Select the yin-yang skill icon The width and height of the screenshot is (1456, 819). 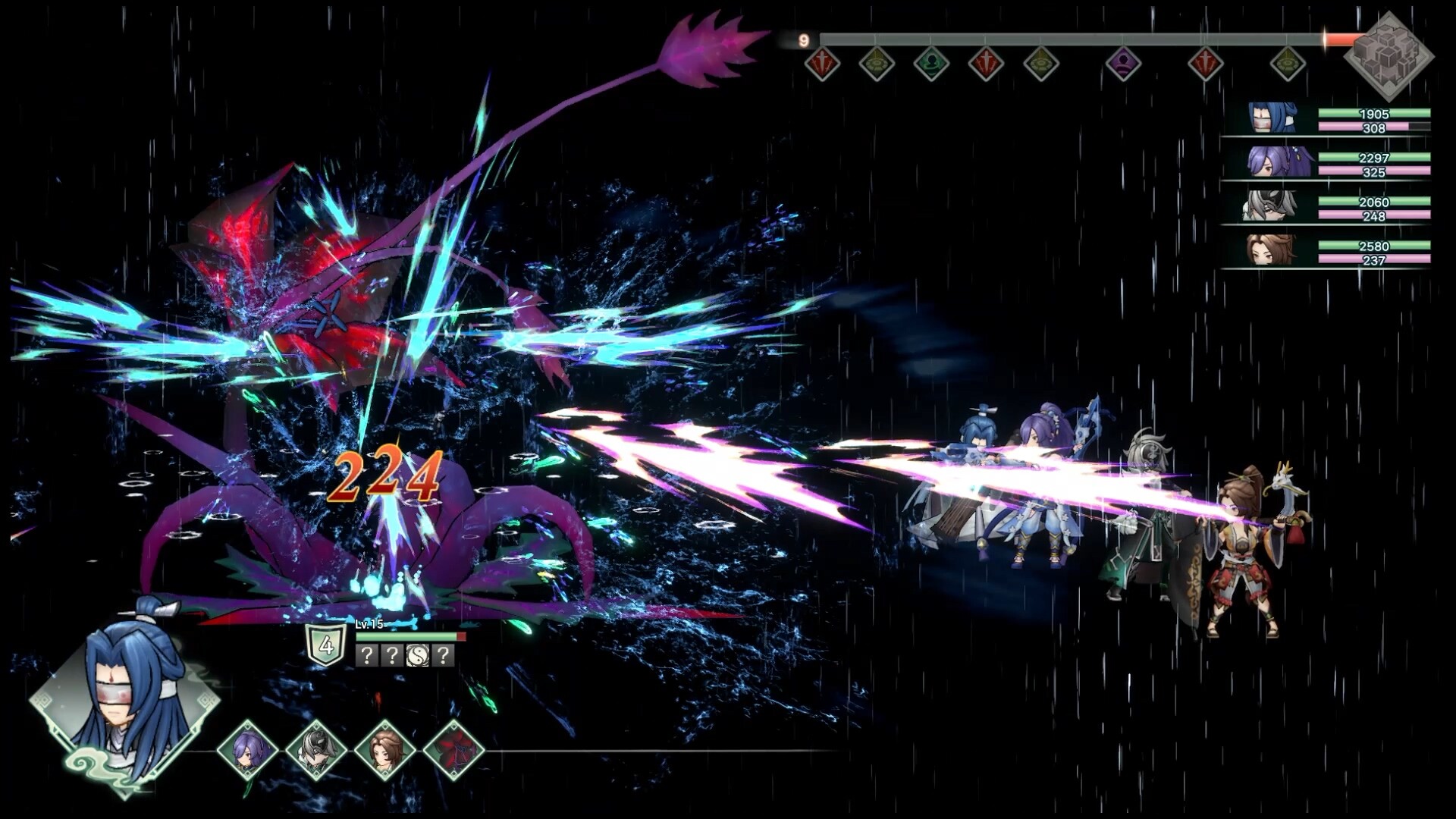[418, 654]
